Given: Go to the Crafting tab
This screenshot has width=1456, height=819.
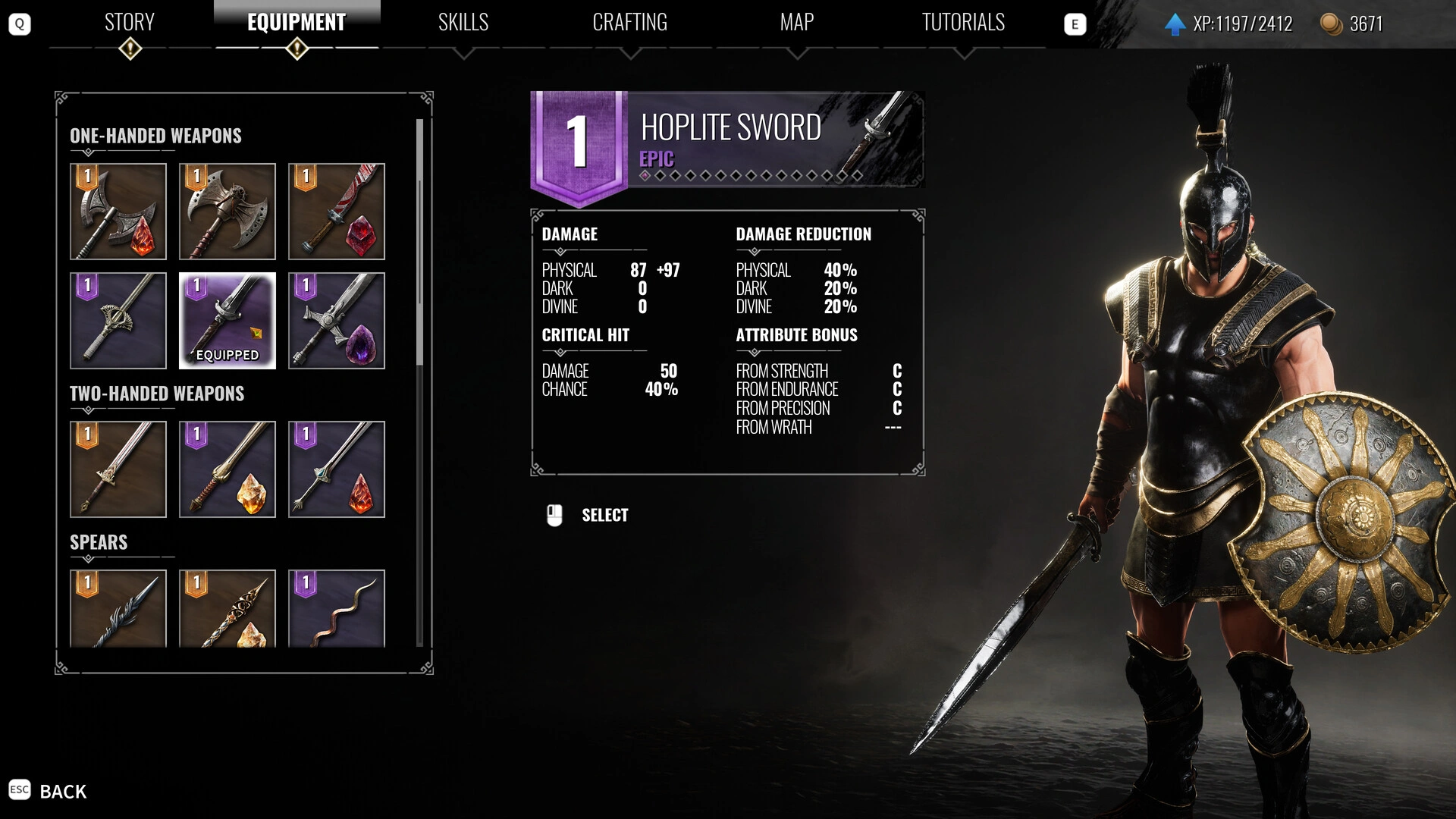Looking at the screenshot, I should (x=629, y=23).
